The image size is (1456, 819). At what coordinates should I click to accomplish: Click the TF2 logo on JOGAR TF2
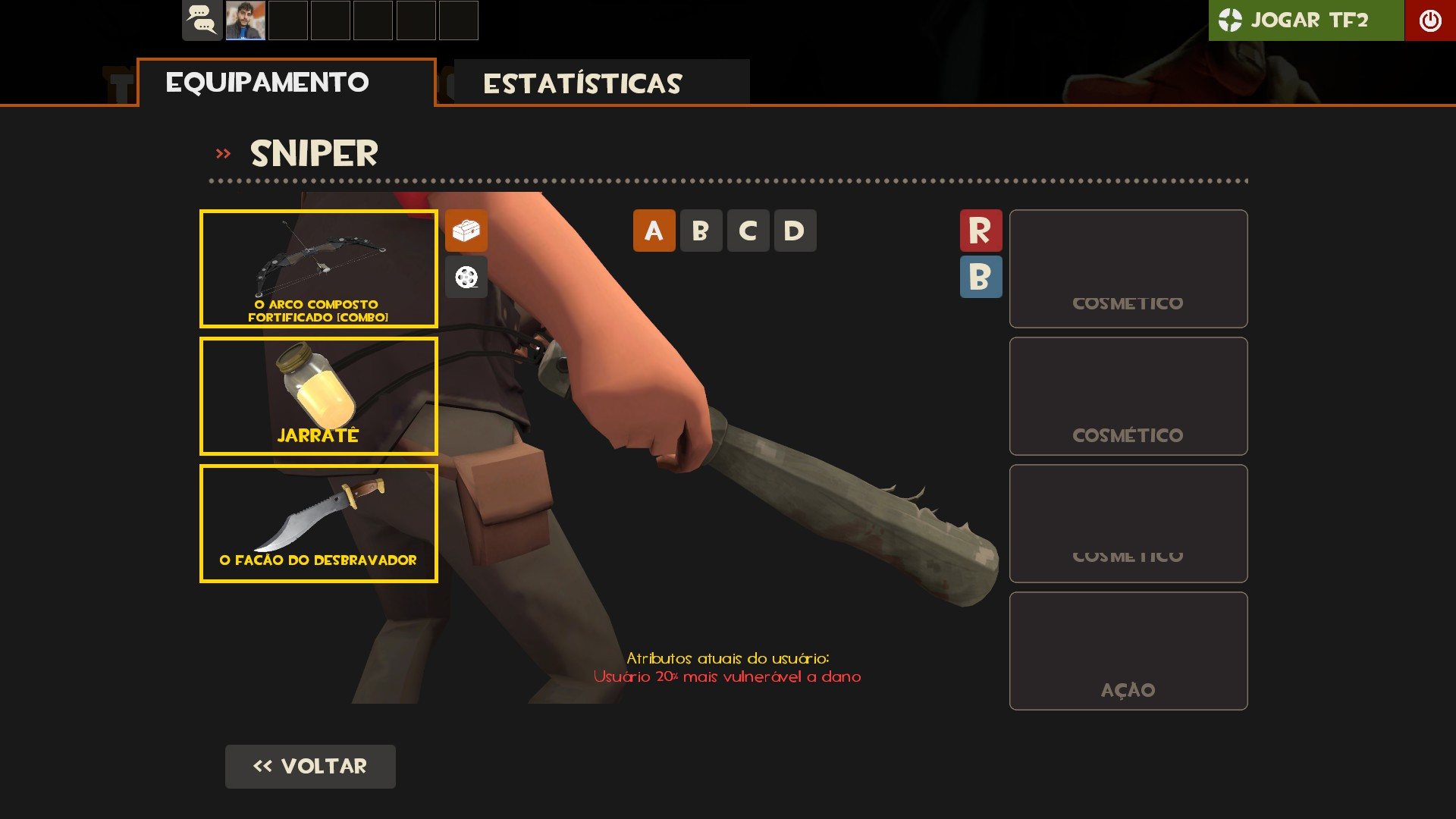(1230, 20)
